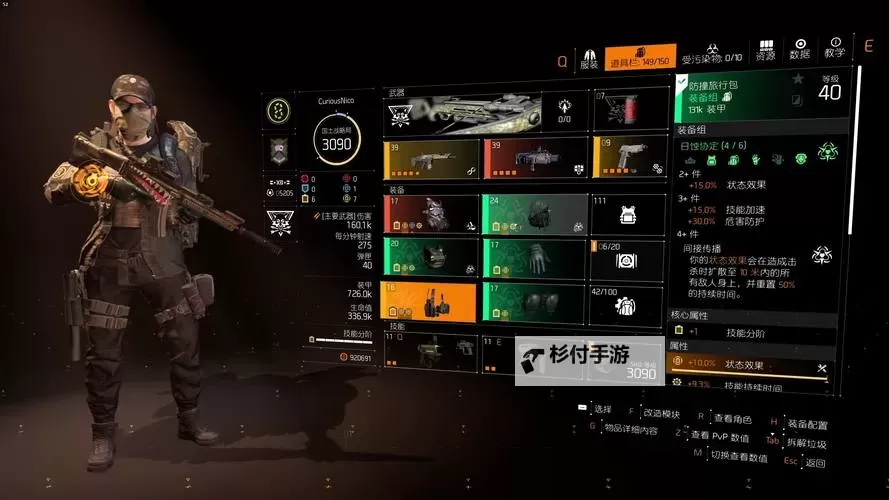Select the kneepads gear slot
The width and height of the screenshot is (889, 500).
[534, 302]
